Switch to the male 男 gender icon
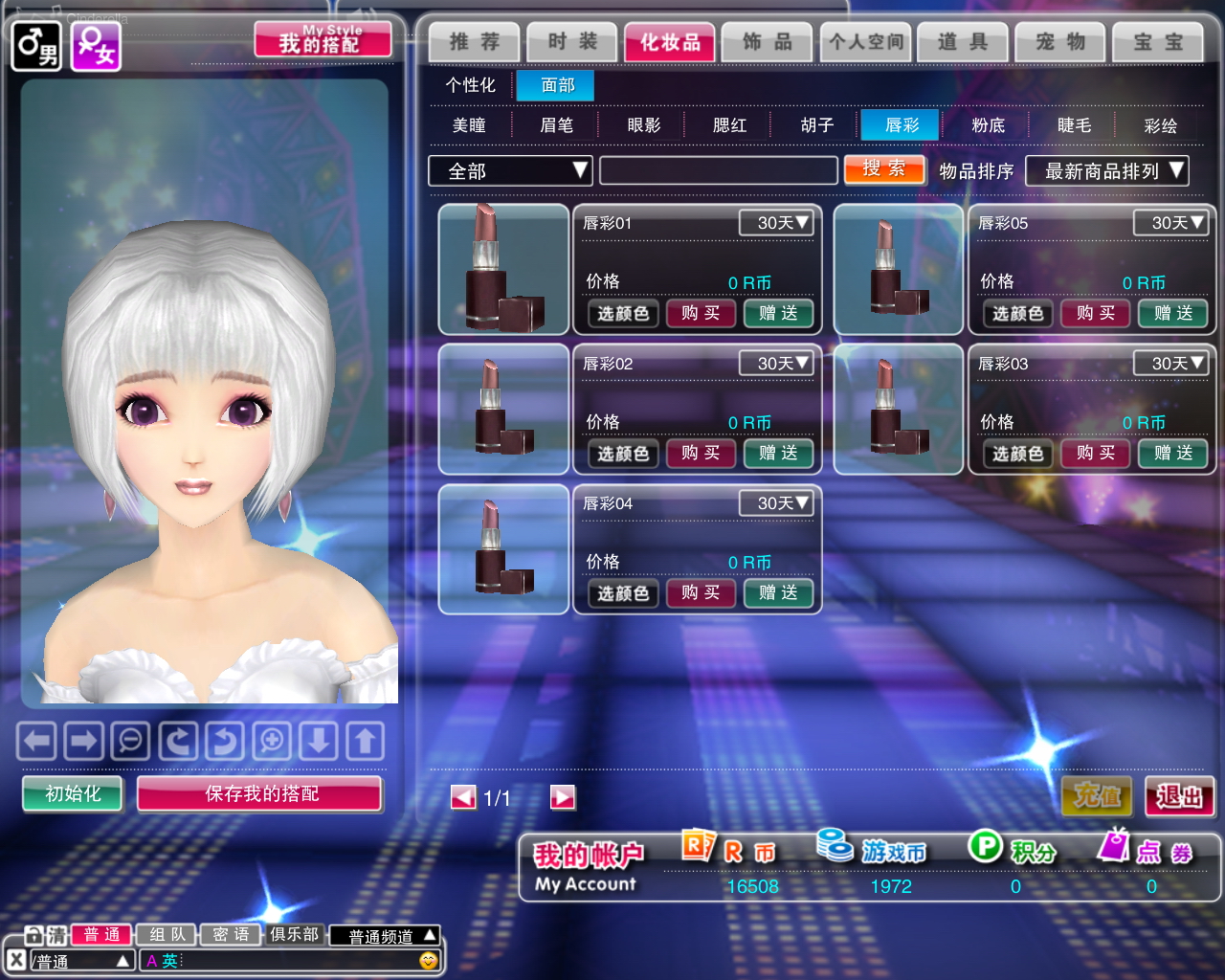 36,45
